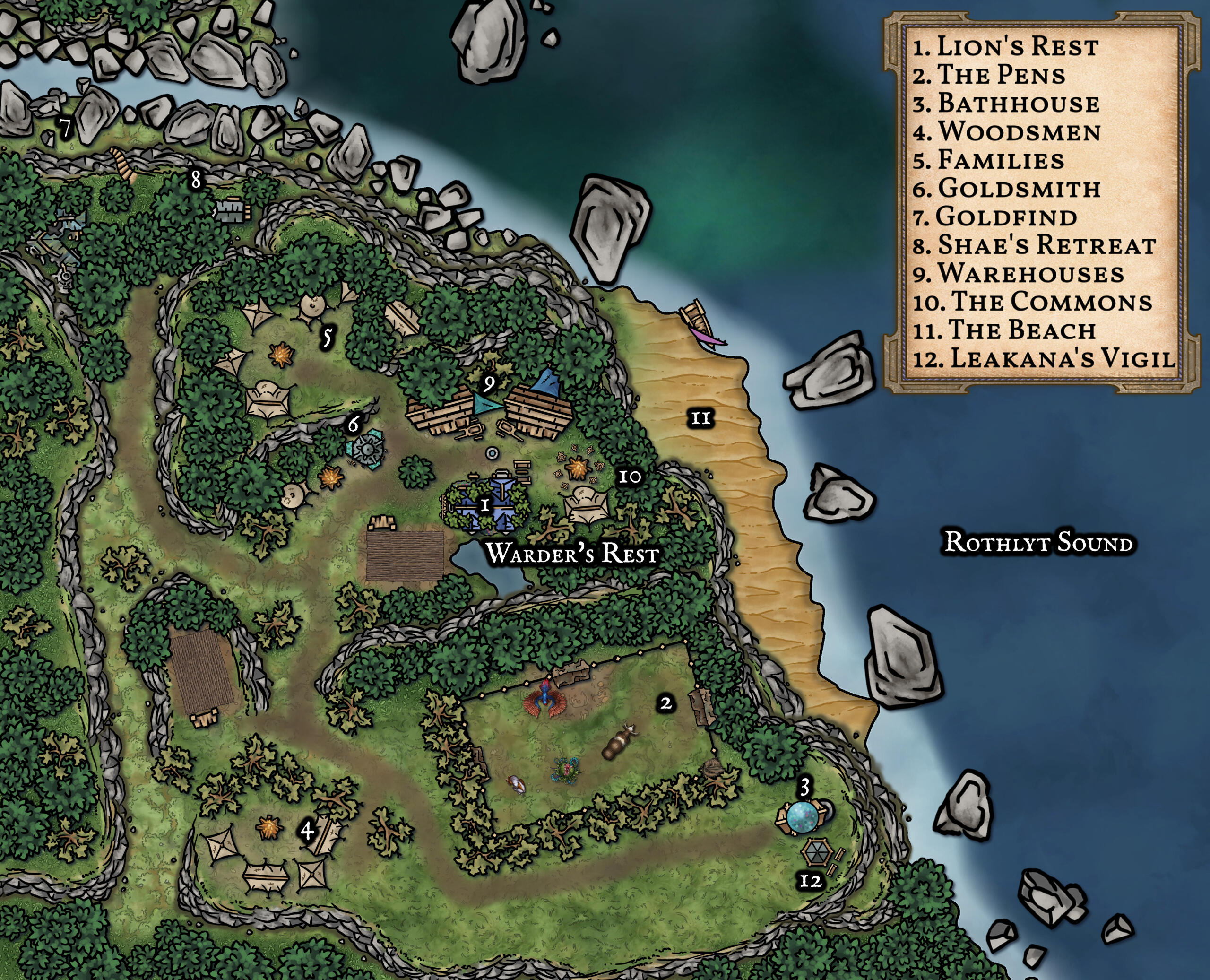Select the Warehouses legend entry
The width and height of the screenshot is (1210, 980).
(x=1019, y=274)
